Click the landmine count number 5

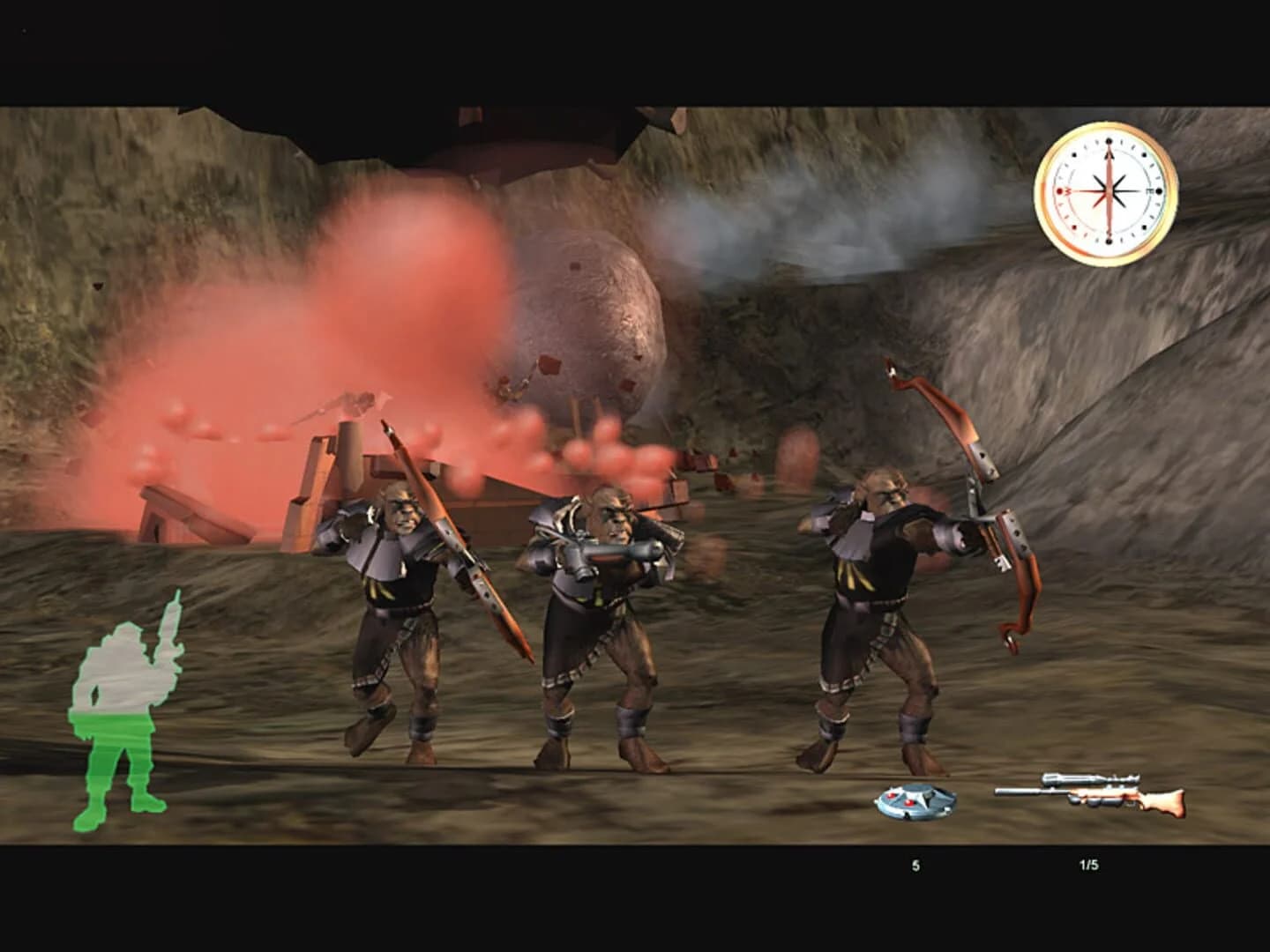pyautogui.click(x=915, y=865)
